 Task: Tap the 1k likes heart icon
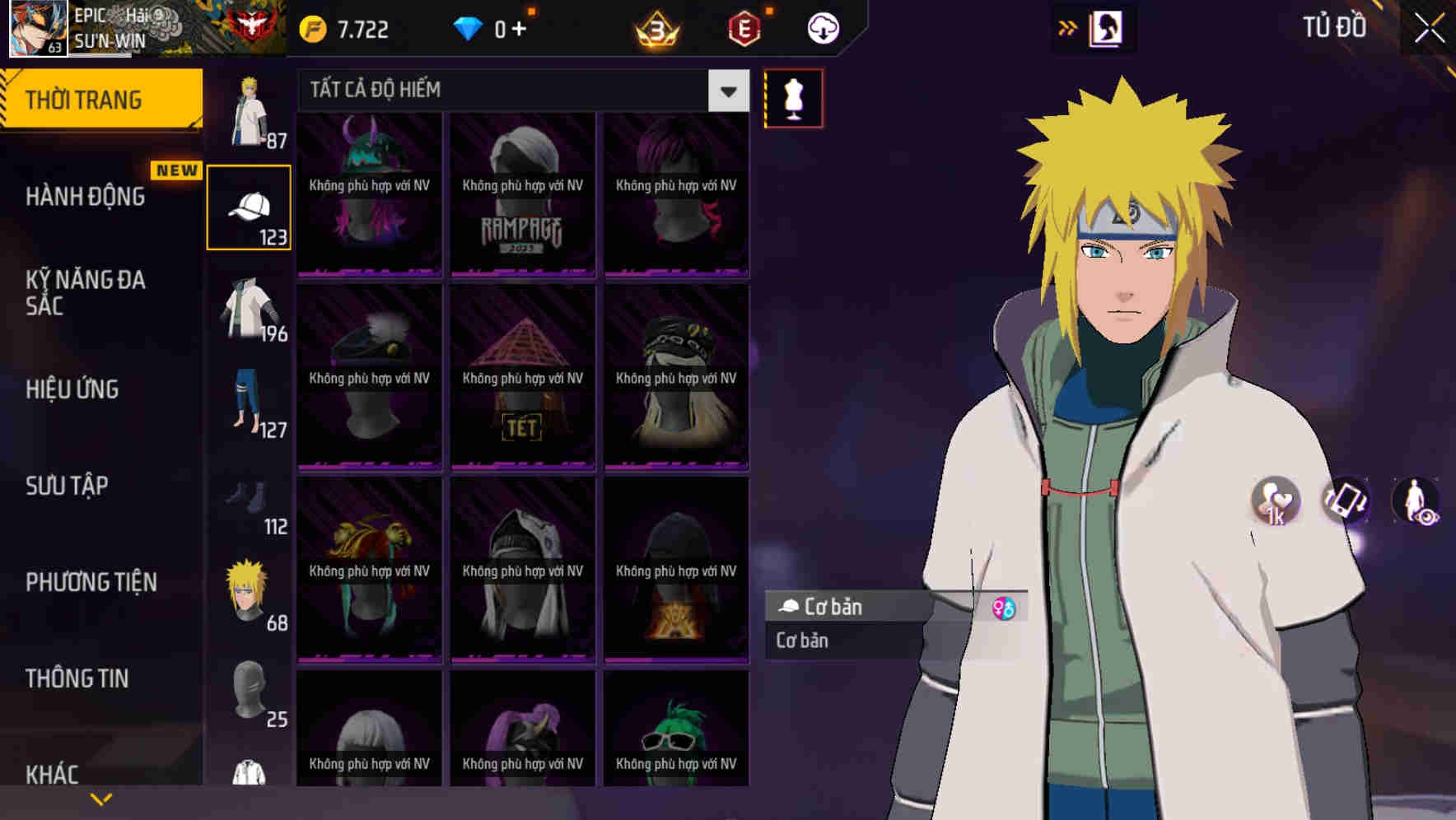pos(1274,504)
